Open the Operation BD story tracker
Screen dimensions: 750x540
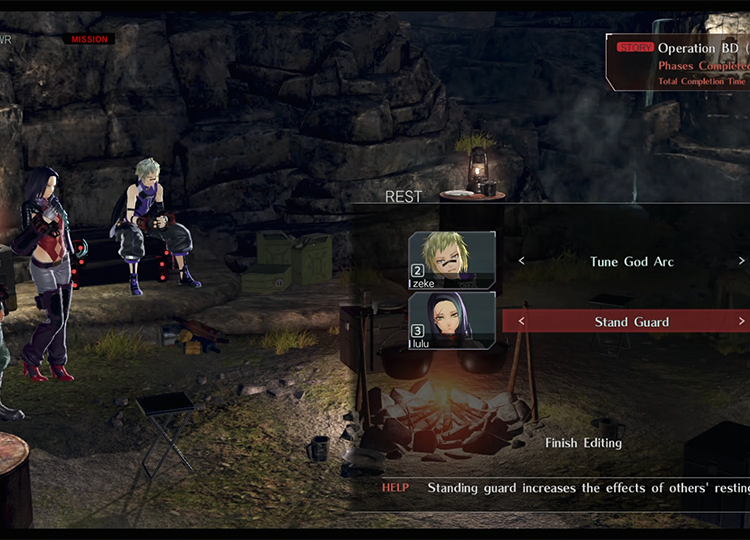pyautogui.click(x=680, y=62)
